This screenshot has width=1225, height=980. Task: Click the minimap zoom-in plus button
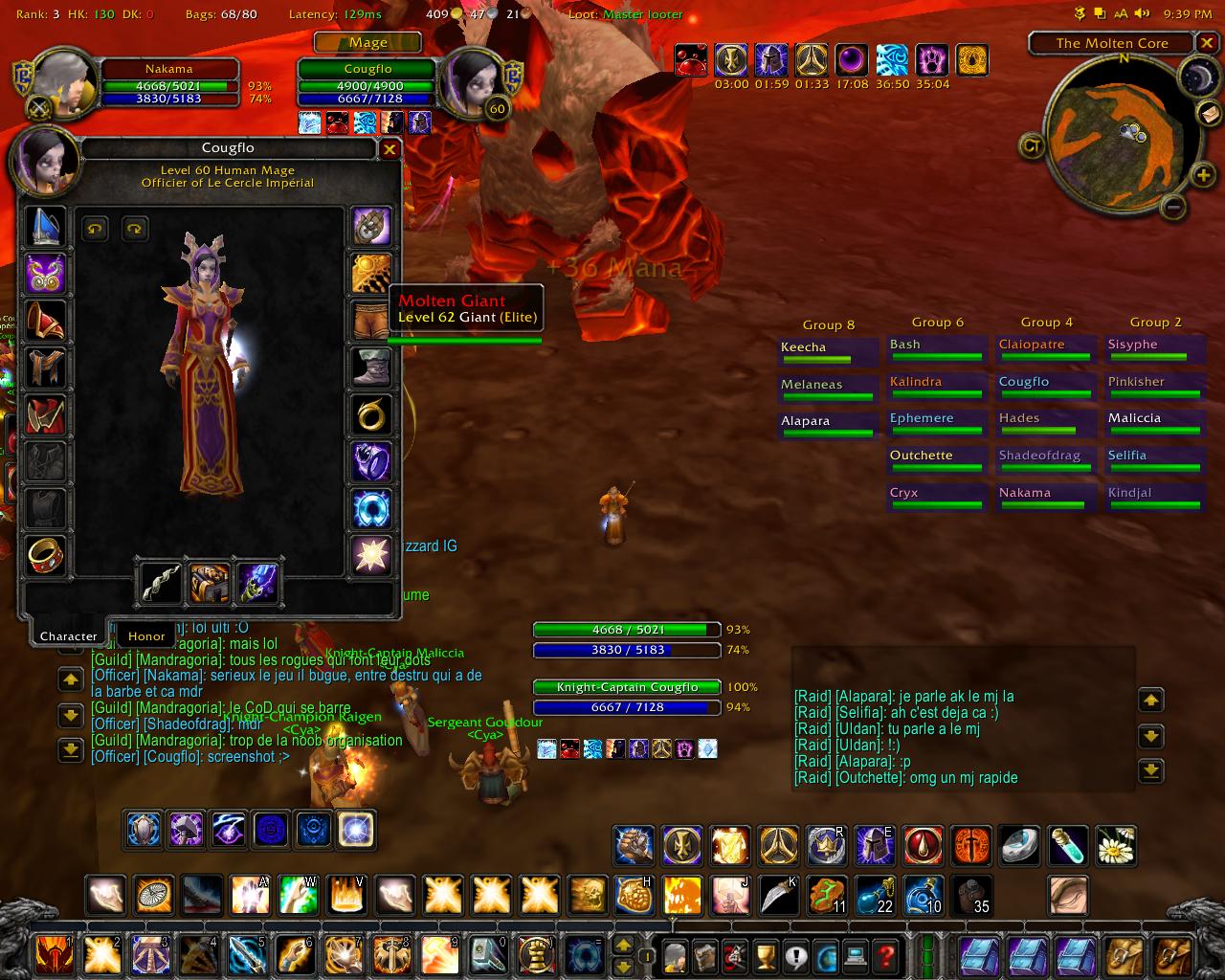[1203, 175]
